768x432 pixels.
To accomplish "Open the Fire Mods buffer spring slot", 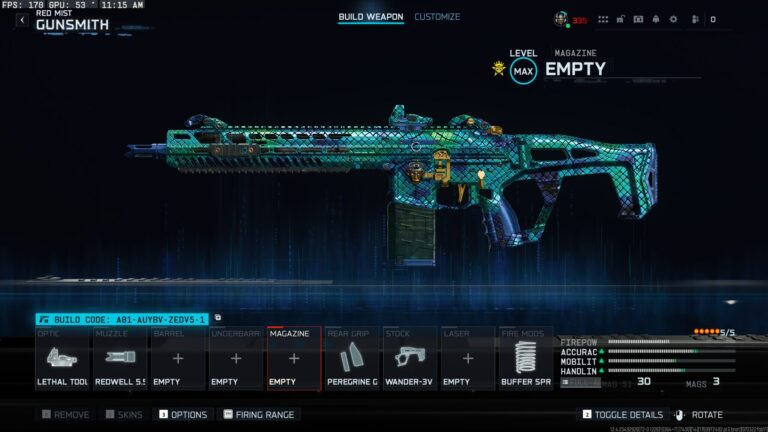I will pyautogui.click(x=525, y=358).
